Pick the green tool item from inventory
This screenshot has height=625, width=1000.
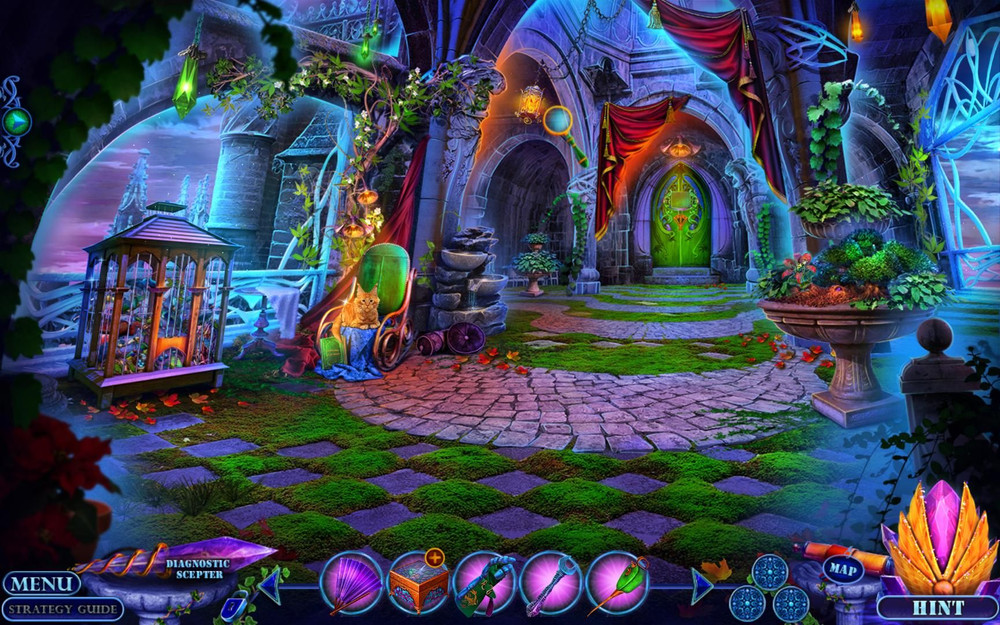click(484, 584)
